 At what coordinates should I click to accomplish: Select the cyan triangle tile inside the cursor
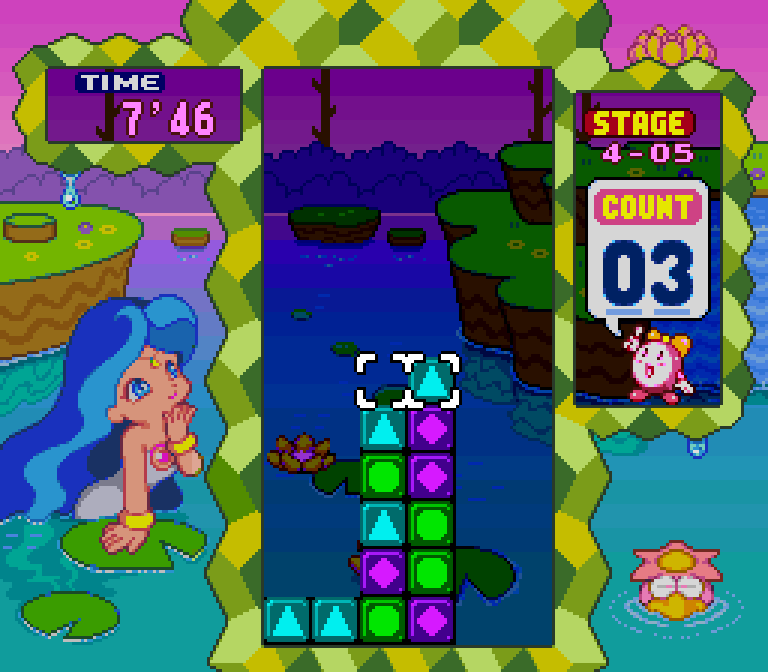point(432,381)
